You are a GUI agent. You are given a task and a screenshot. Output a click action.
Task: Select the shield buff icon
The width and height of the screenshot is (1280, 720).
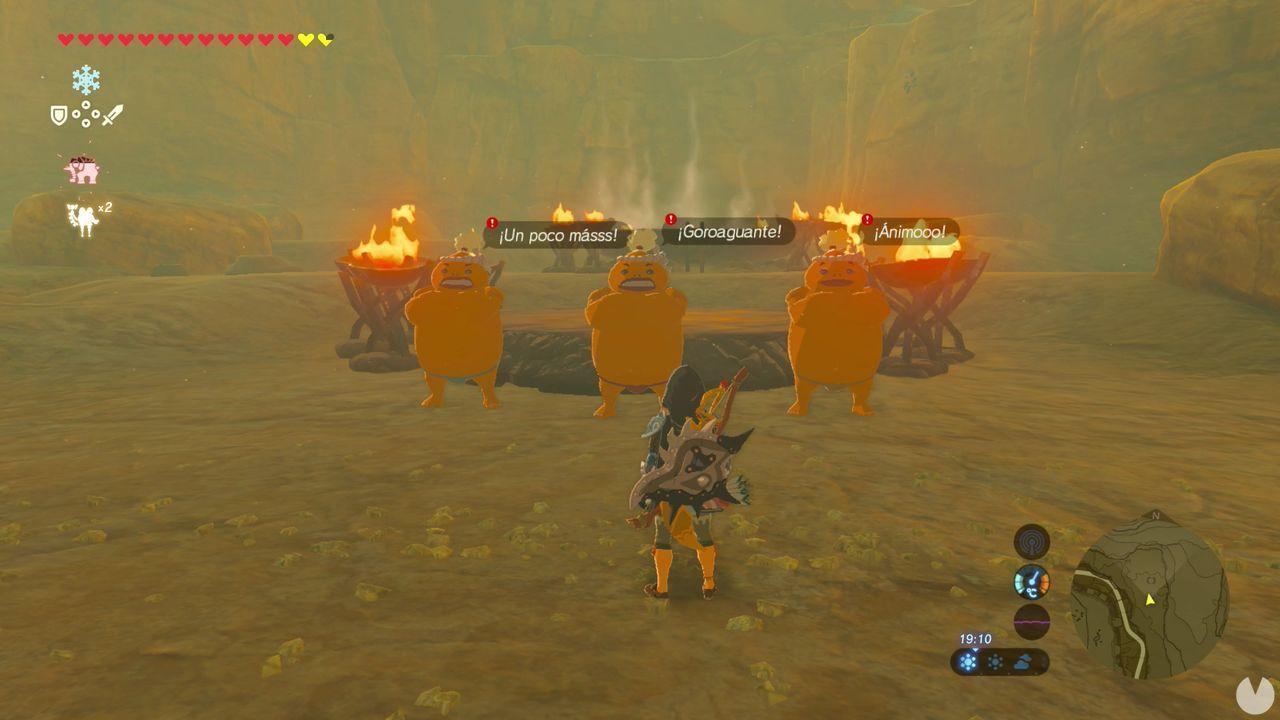pos(57,113)
